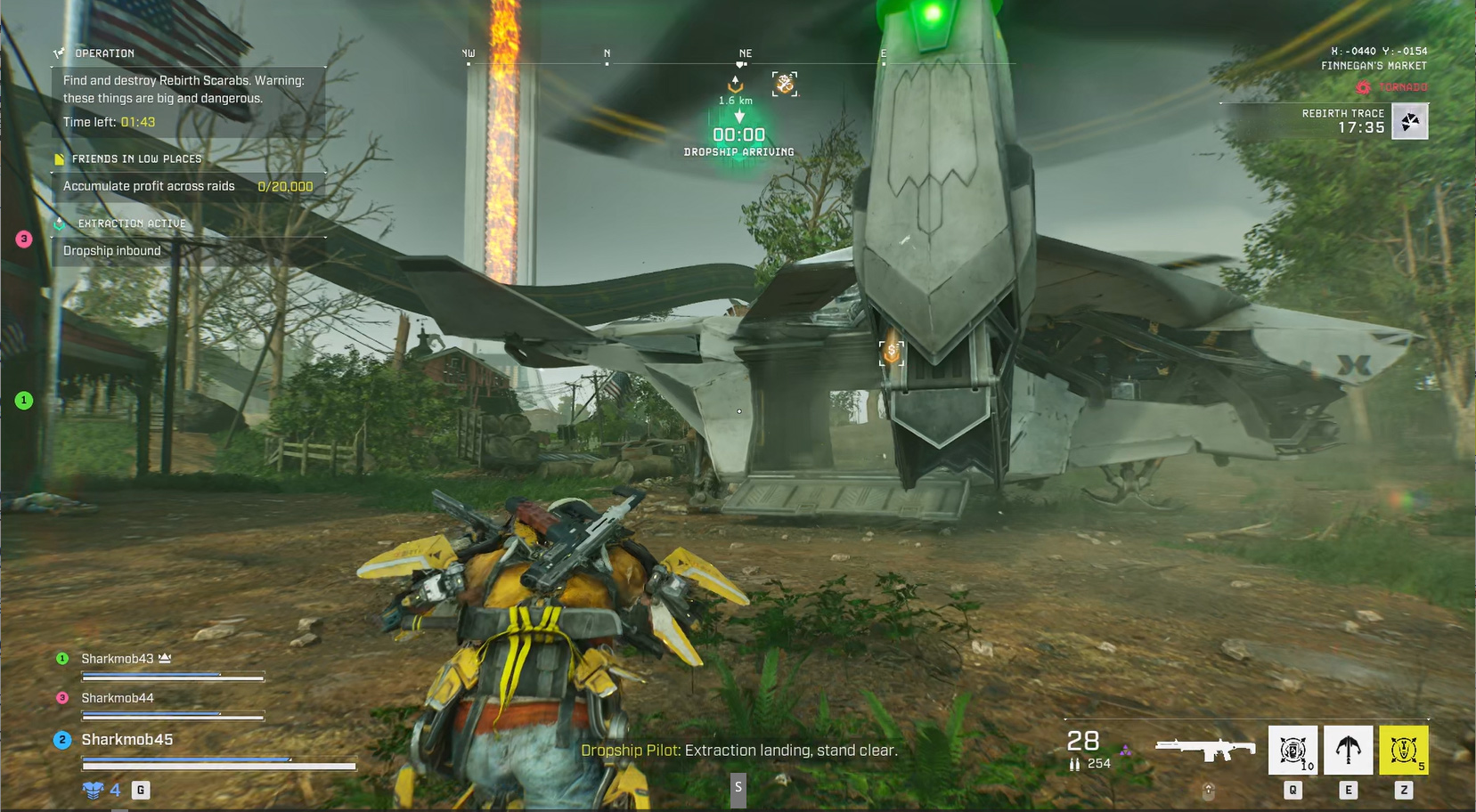Use the yellow highlighted ability slot
Screen dimensions: 1476x812
tap(1403, 750)
